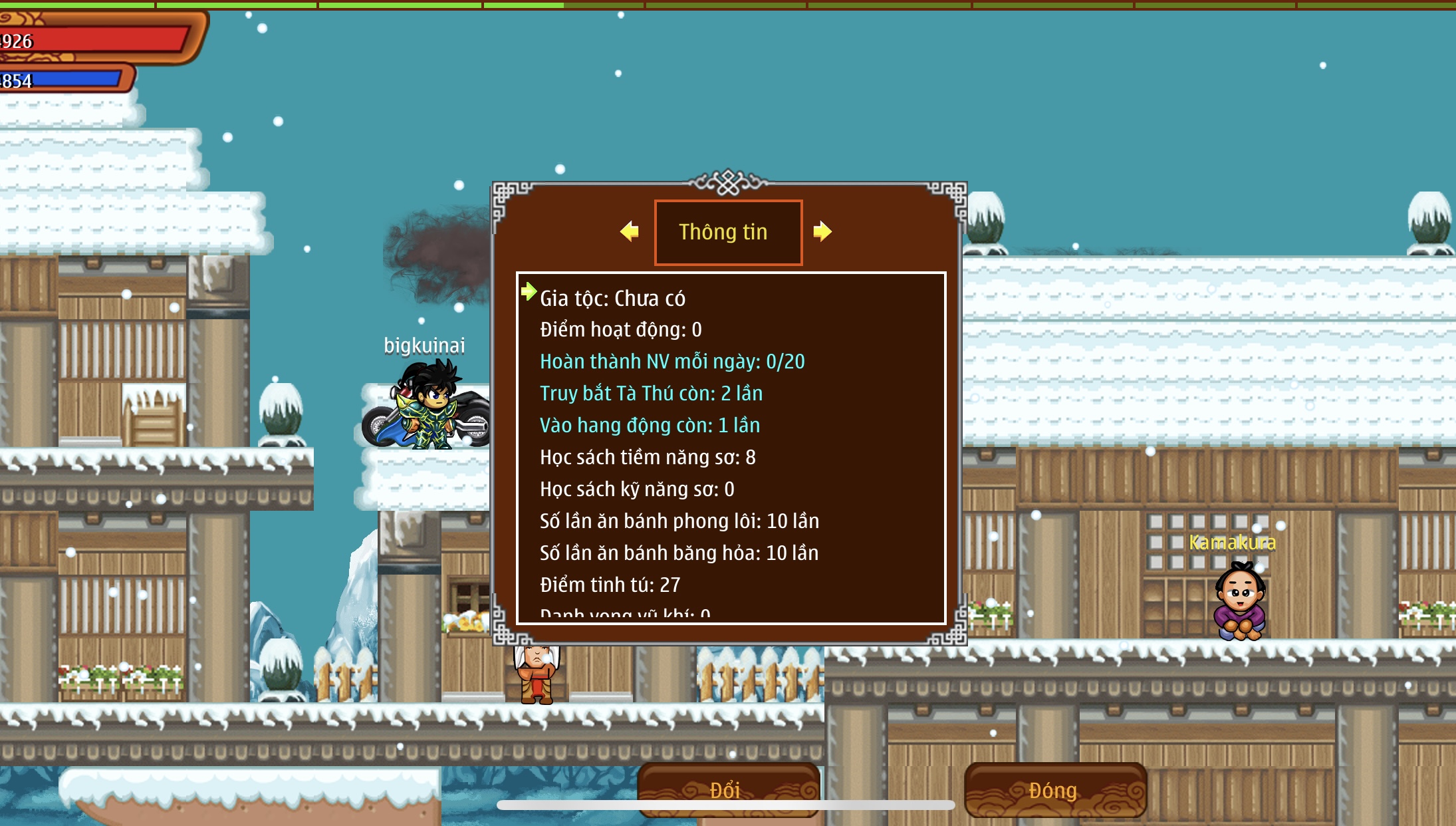The width and height of the screenshot is (1456, 826).
Task: Select Học sách tiềm năng sơ row
Action: [648, 458]
